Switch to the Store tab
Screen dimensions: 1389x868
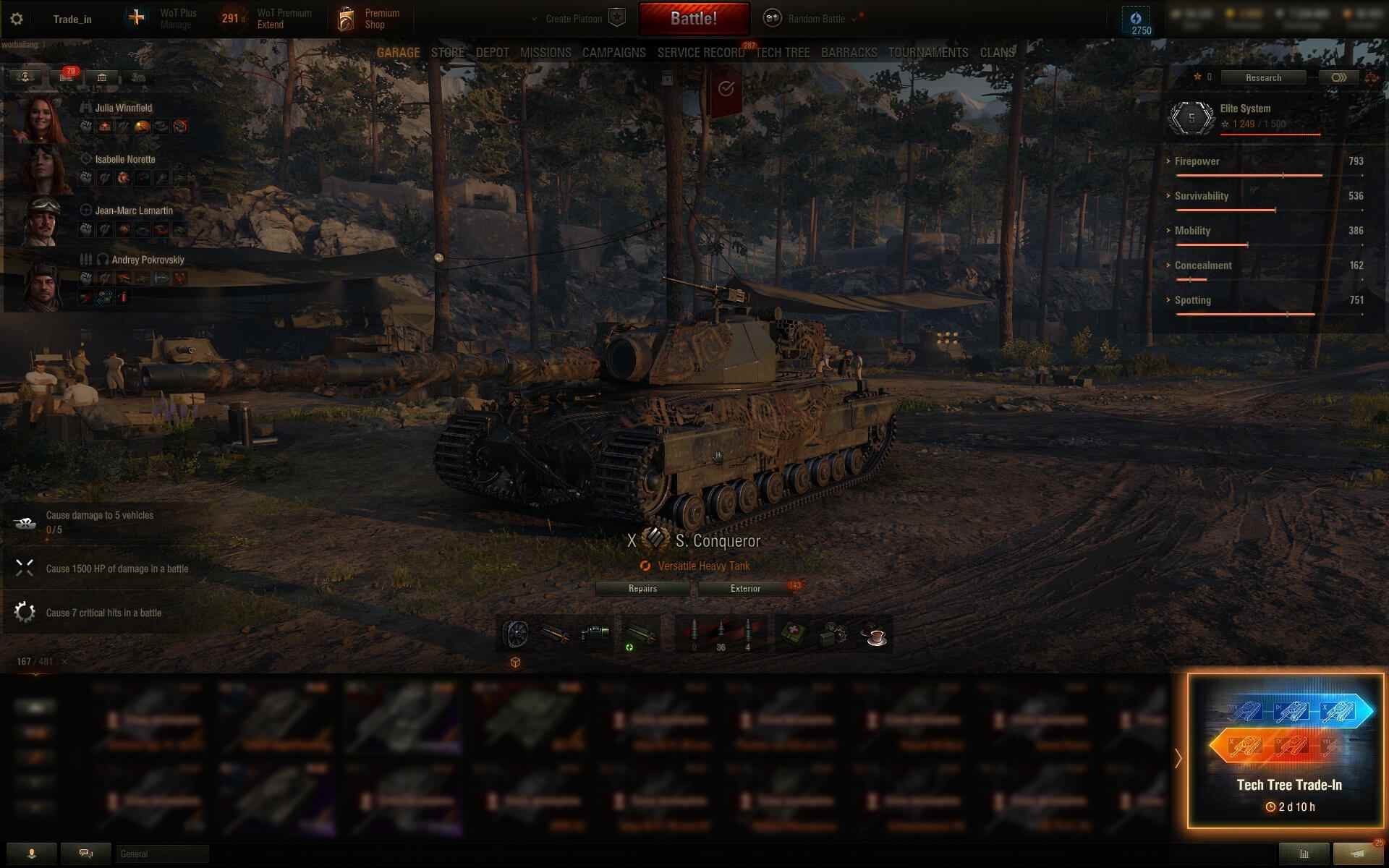[447, 53]
